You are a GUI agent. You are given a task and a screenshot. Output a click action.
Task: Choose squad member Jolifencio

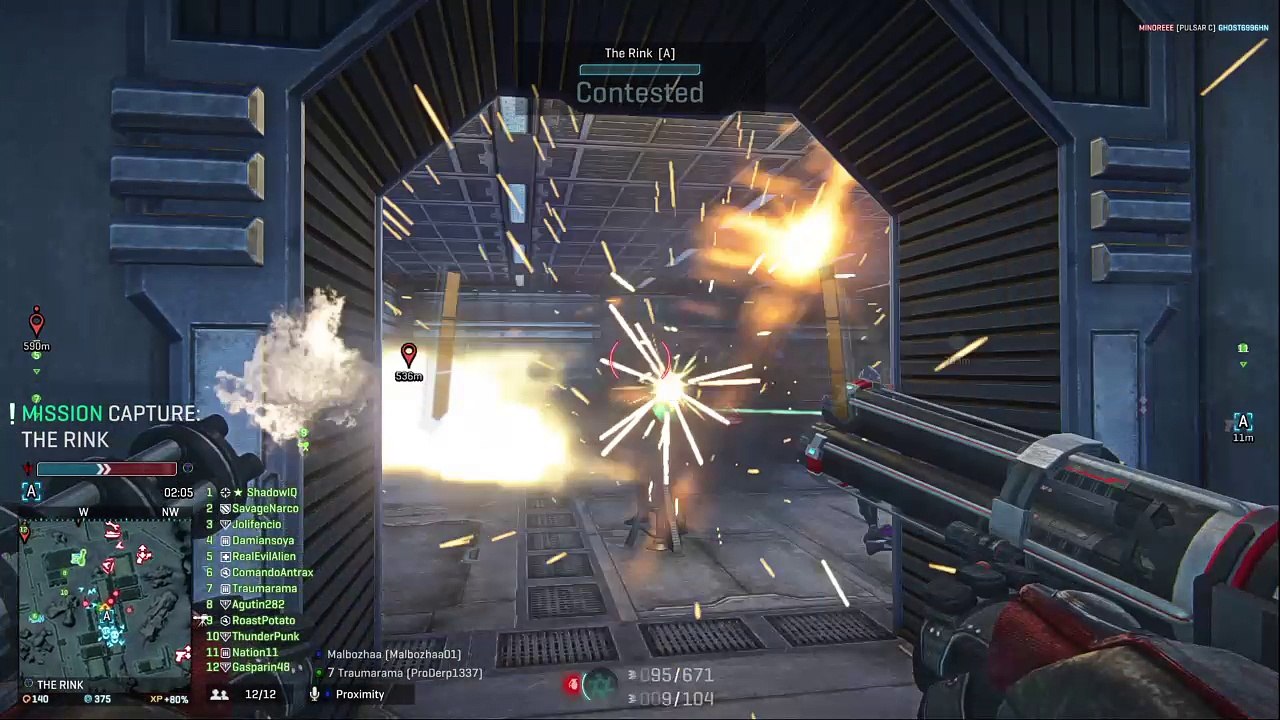click(x=256, y=525)
